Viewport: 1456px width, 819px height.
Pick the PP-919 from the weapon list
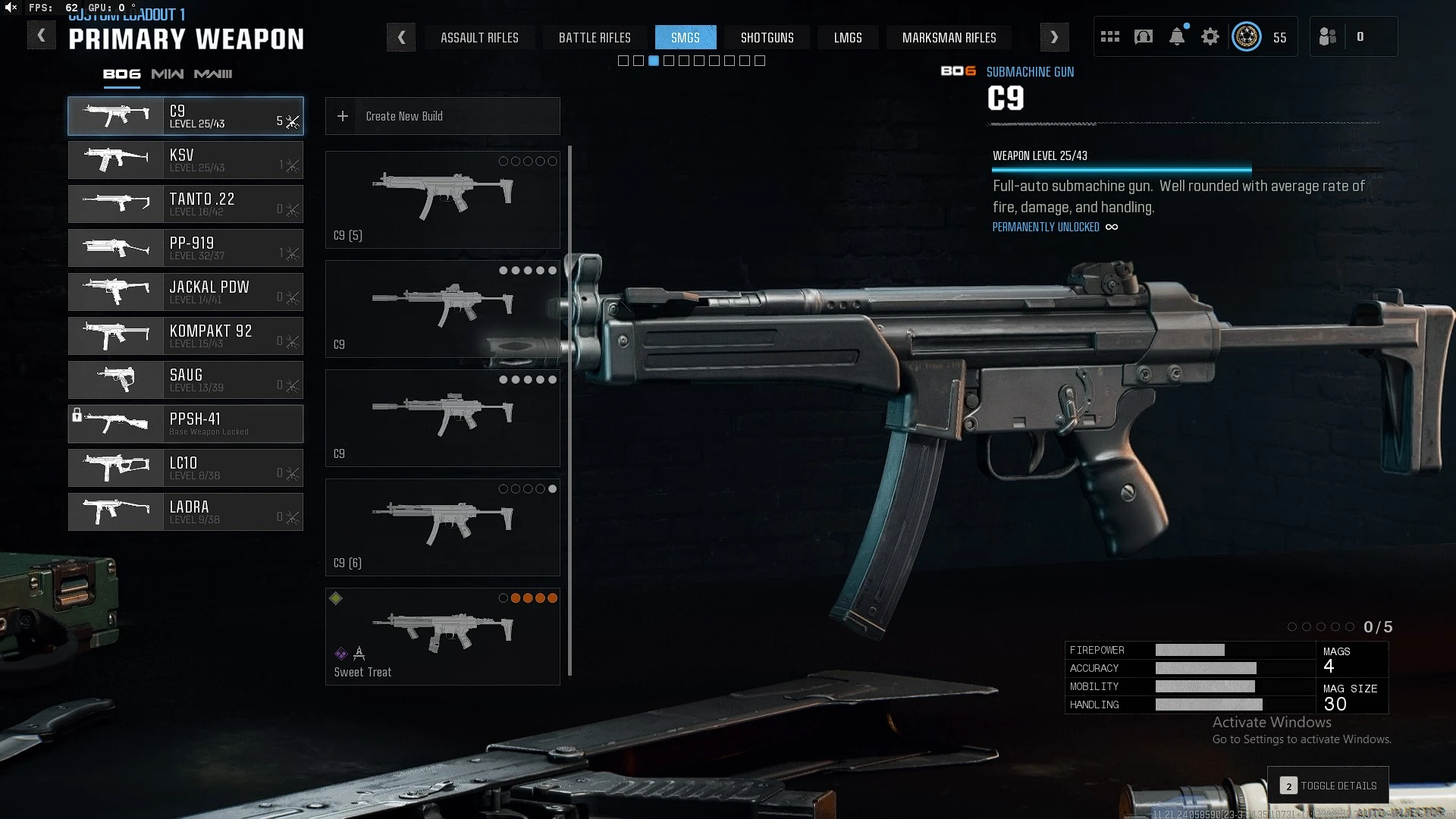click(186, 248)
